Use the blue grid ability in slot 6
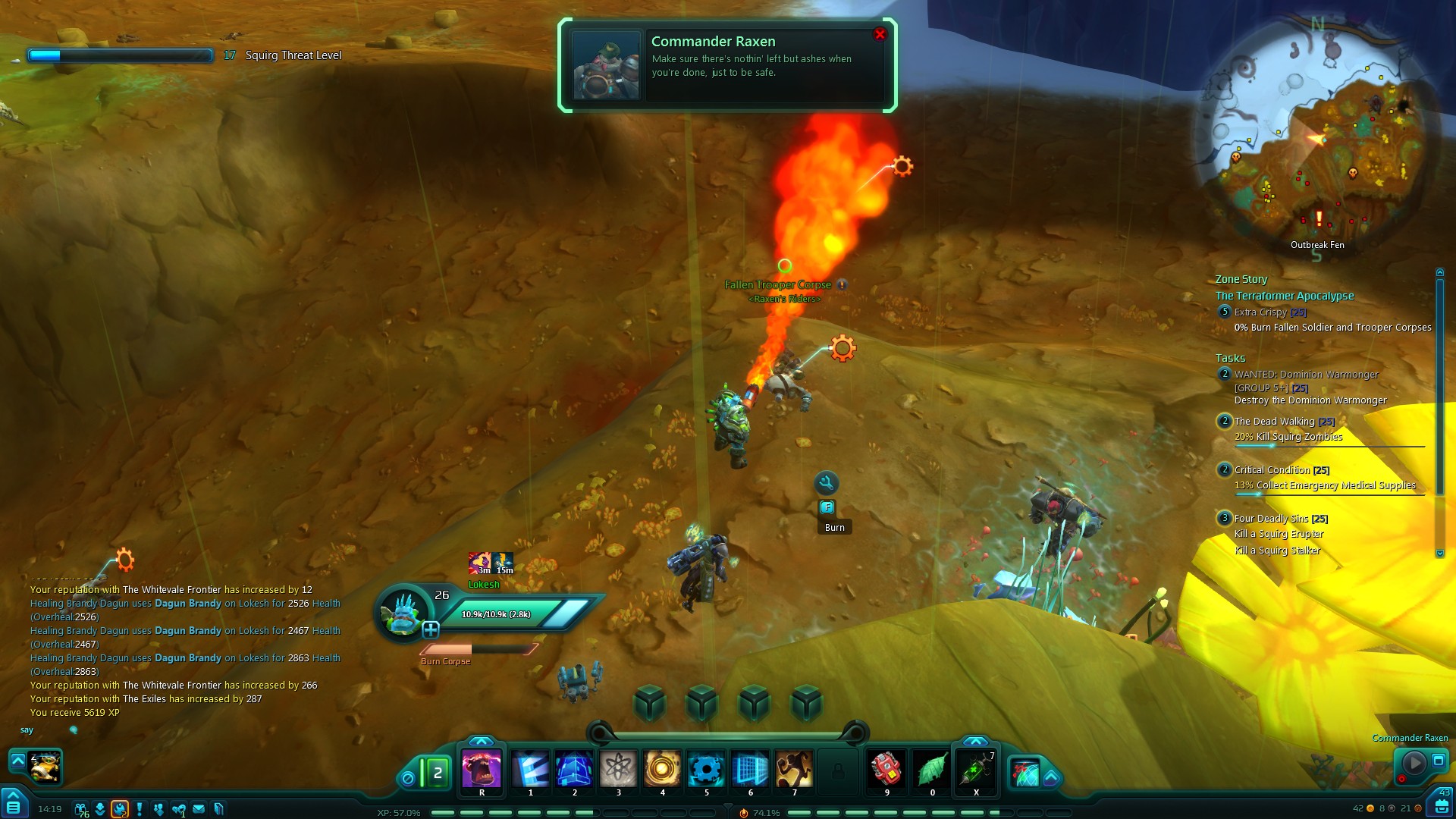Viewport: 1456px width, 819px height. tap(750, 770)
